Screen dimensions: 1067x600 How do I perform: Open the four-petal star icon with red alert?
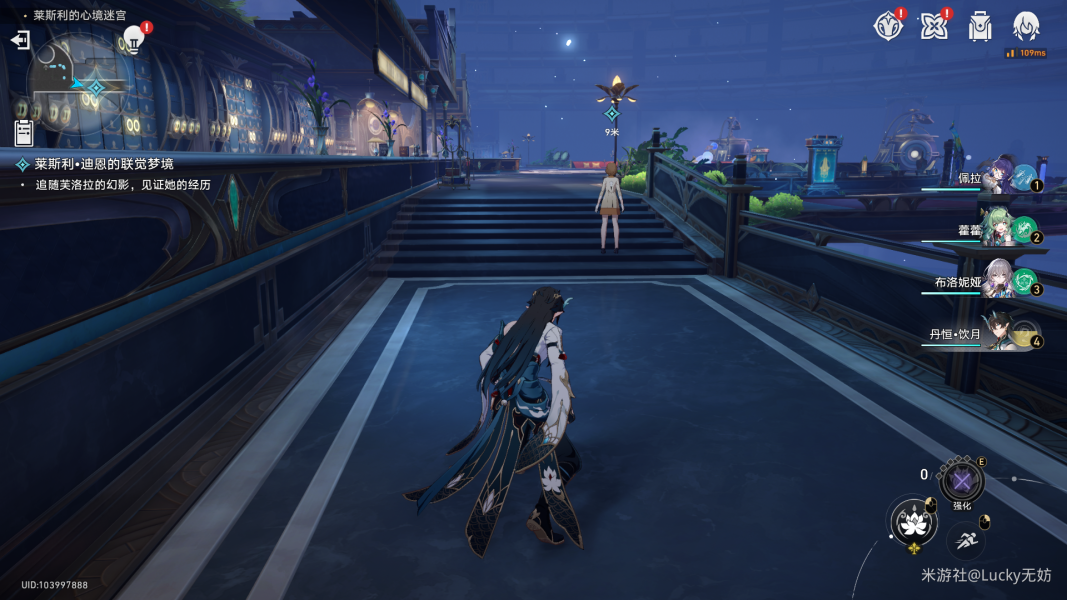point(934,27)
